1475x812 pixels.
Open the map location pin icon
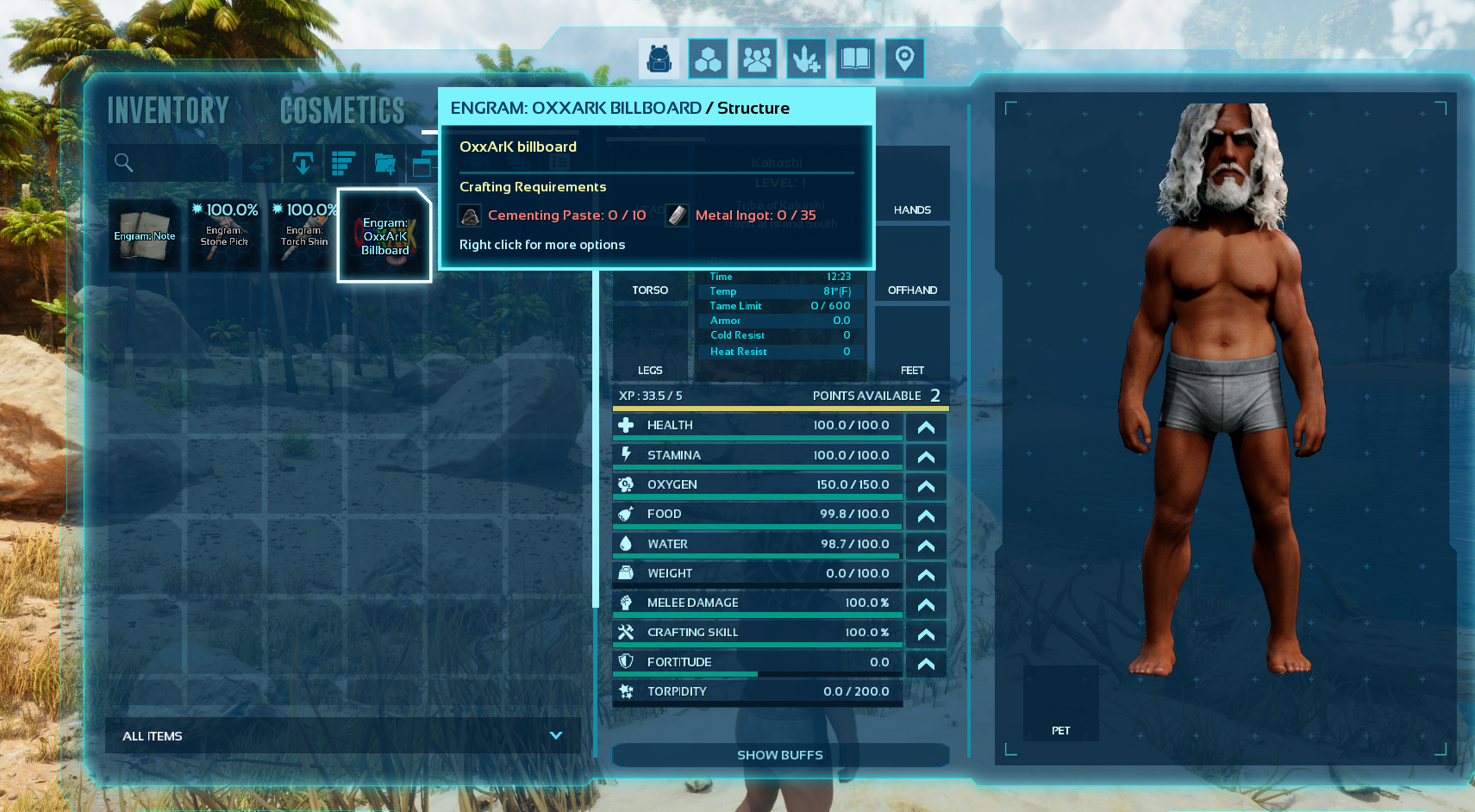[904, 59]
